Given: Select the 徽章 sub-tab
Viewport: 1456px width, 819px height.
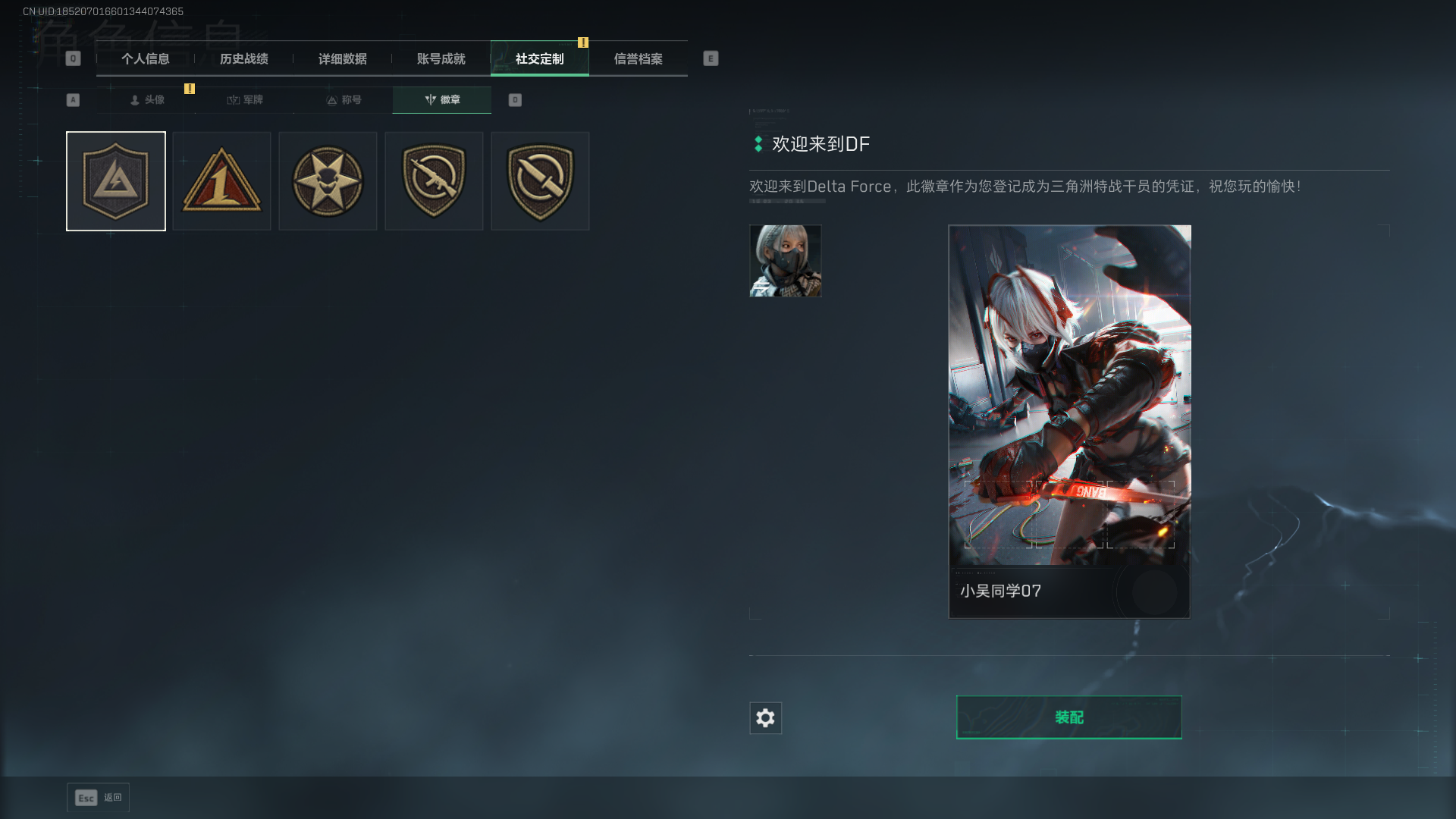Looking at the screenshot, I should click(x=442, y=100).
